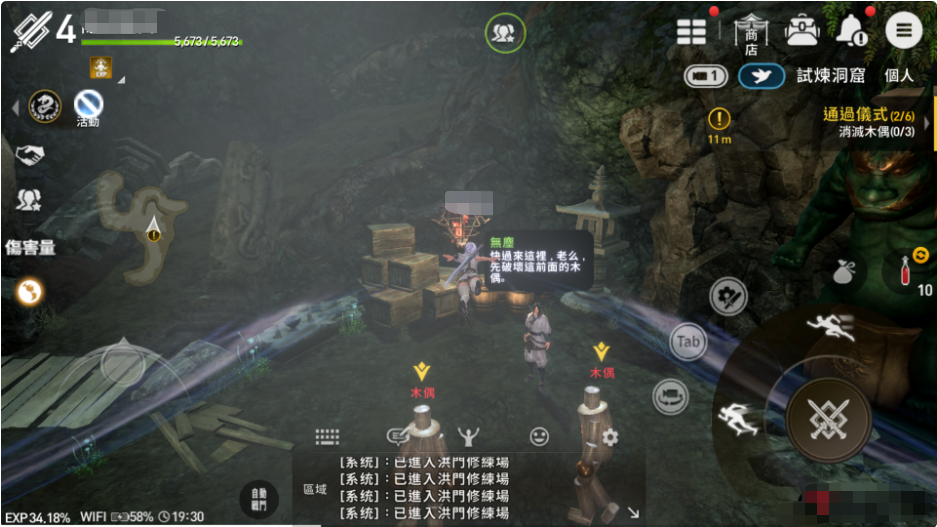Toggle the camera view button
This screenshot has height=527, width=937.
(705, 76)
